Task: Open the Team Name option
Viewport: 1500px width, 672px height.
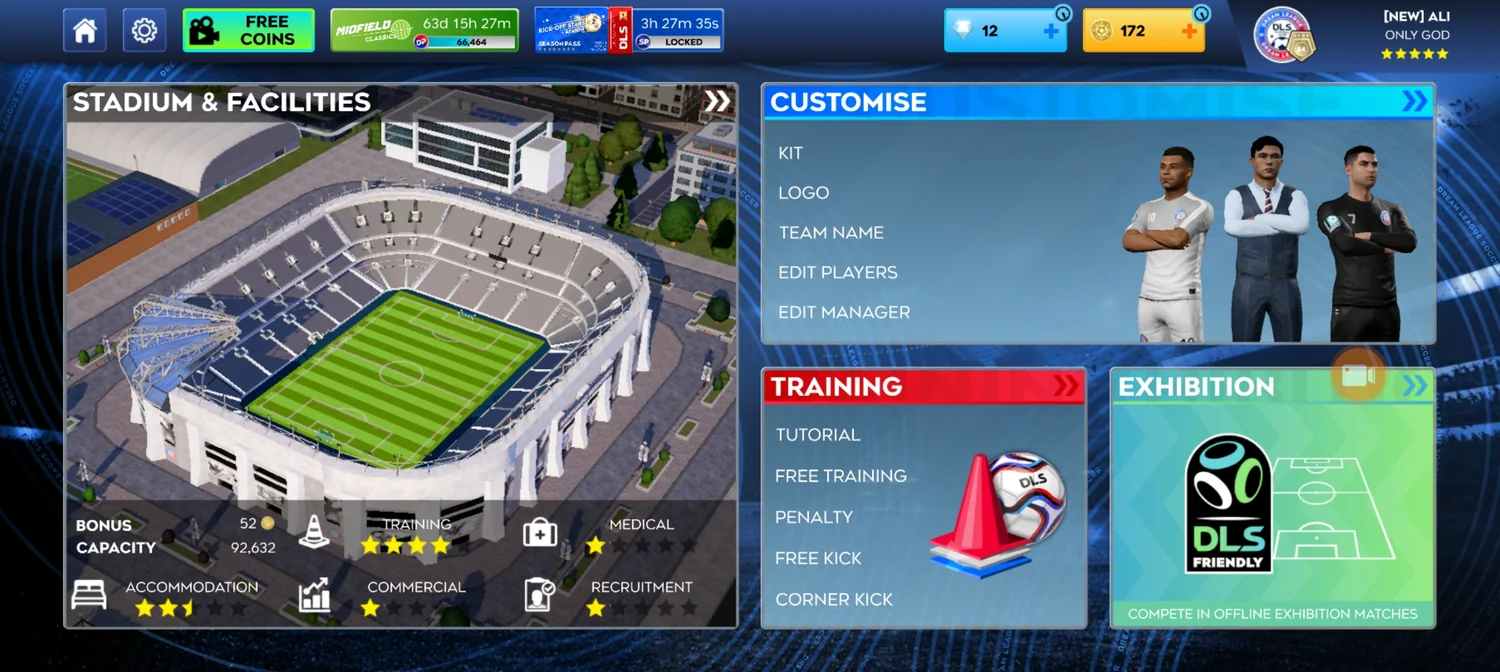Action: click(x=831, y=233)
